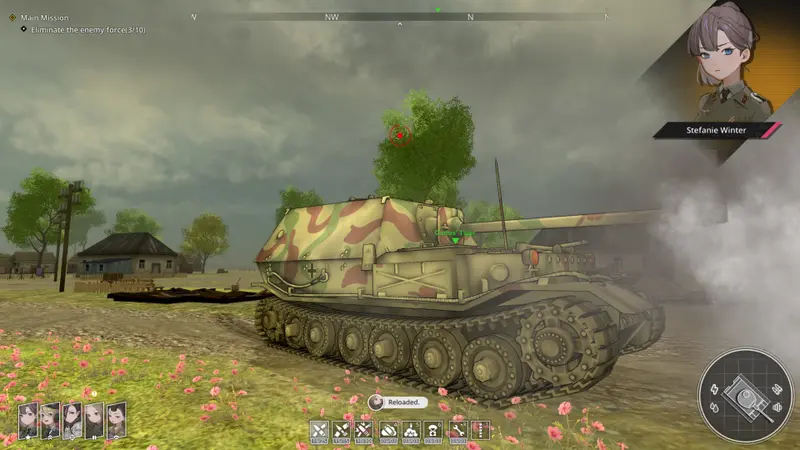The image size is (800, 450).
Task: Activate the parachute supply drop ability
Action: click(435, 429)
